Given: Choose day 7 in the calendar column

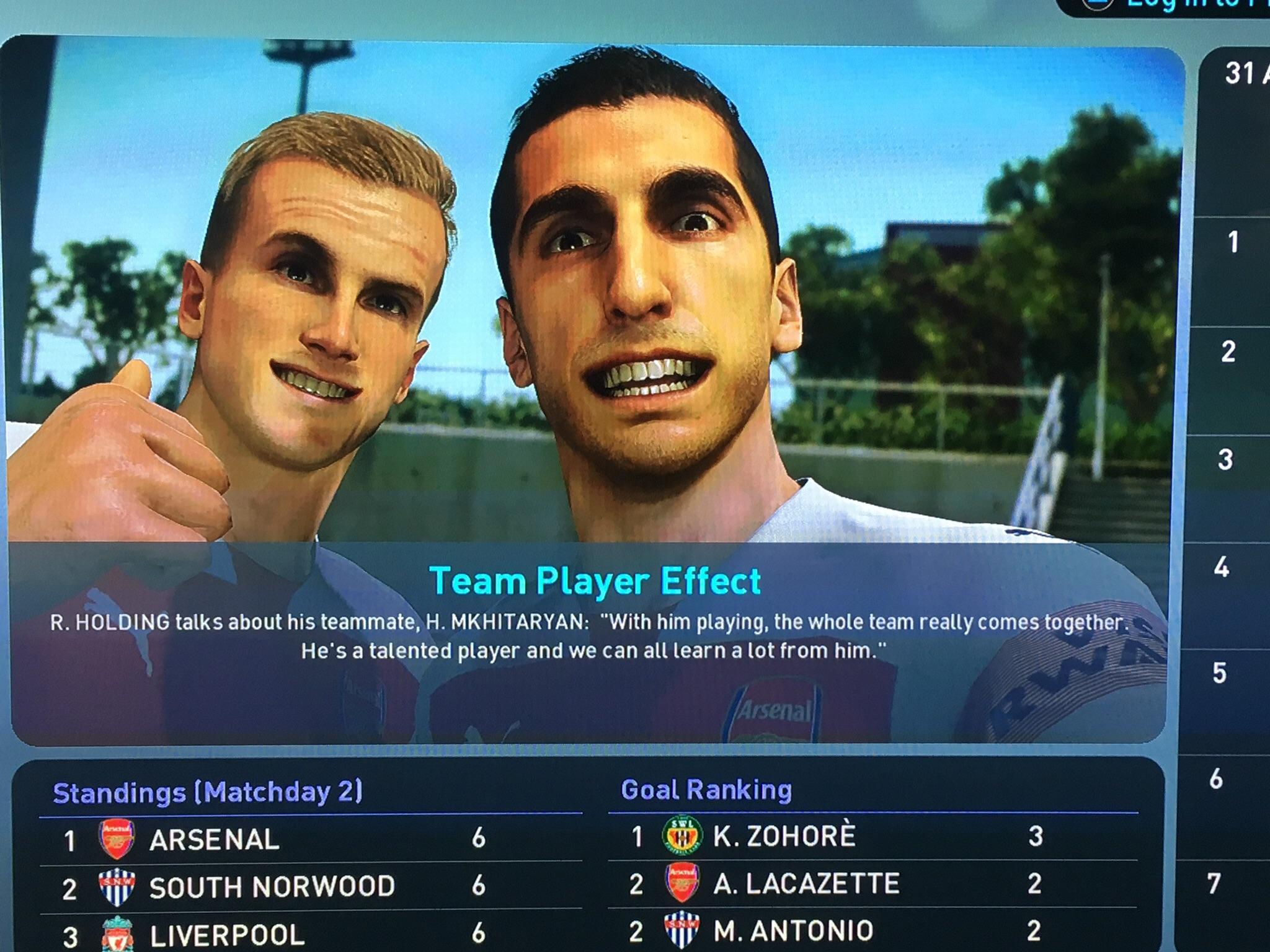Looking at the screenshot, I should pyautogui.click(x=1214, y=883).
